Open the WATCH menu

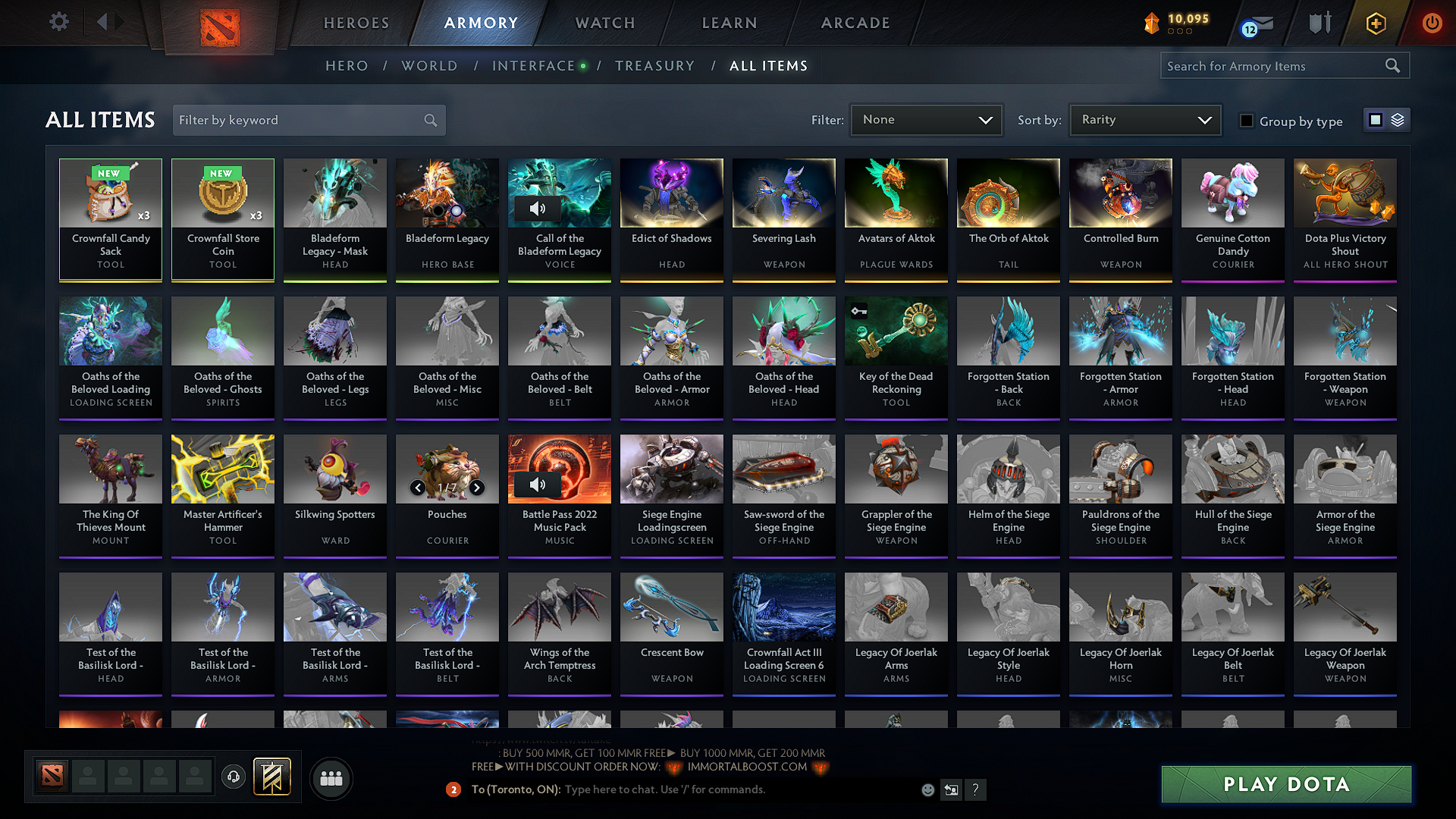pyautogui.click(x=603, y=23)
